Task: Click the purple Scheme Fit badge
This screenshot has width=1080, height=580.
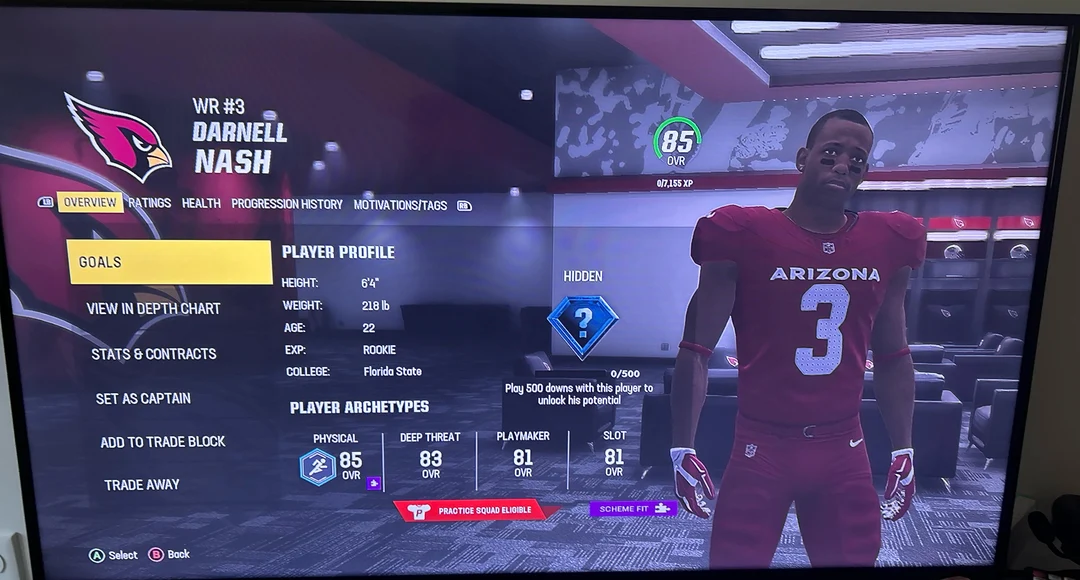Action: click(633, 509)
